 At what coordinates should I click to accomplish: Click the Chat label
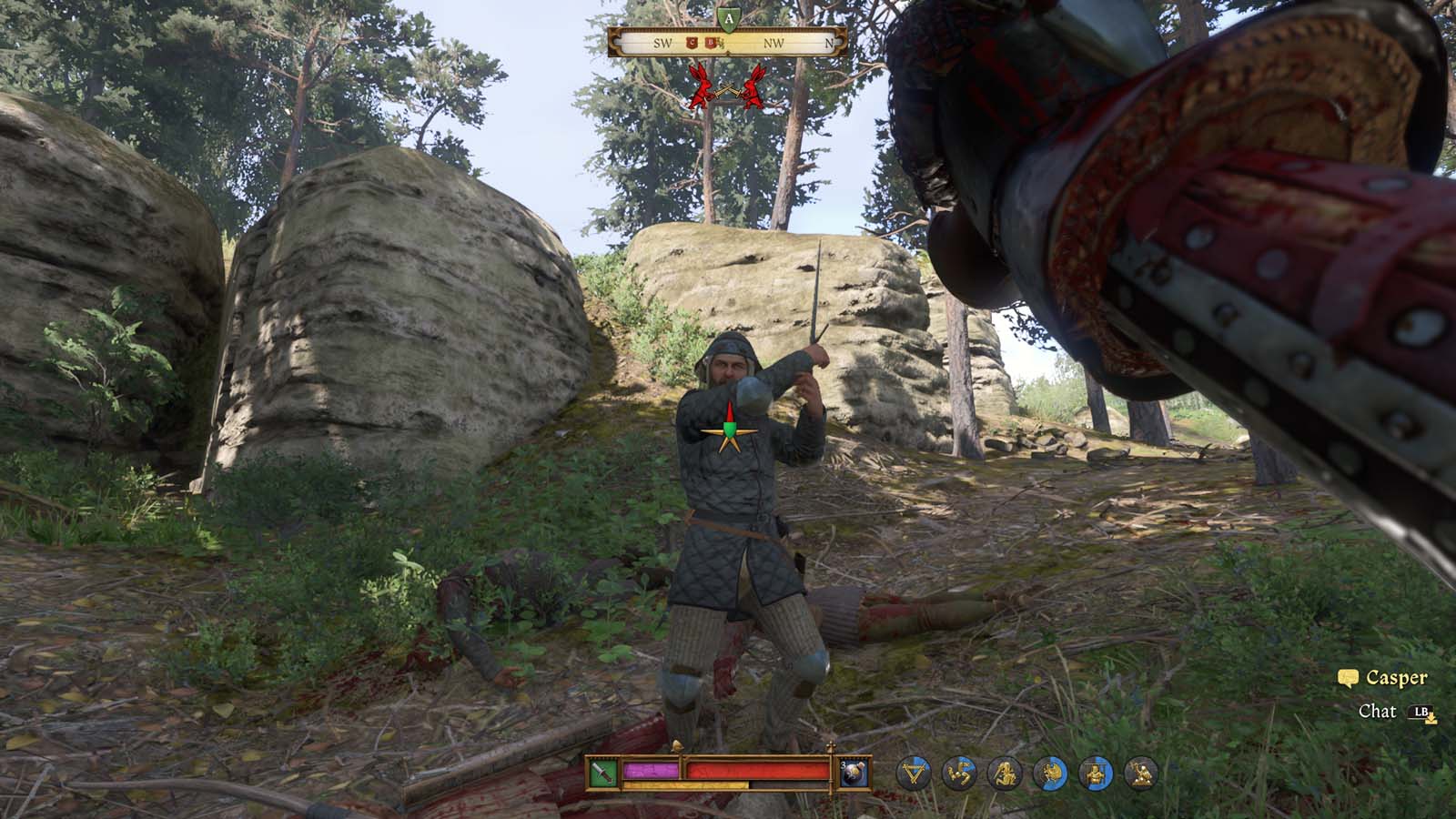1377,712
